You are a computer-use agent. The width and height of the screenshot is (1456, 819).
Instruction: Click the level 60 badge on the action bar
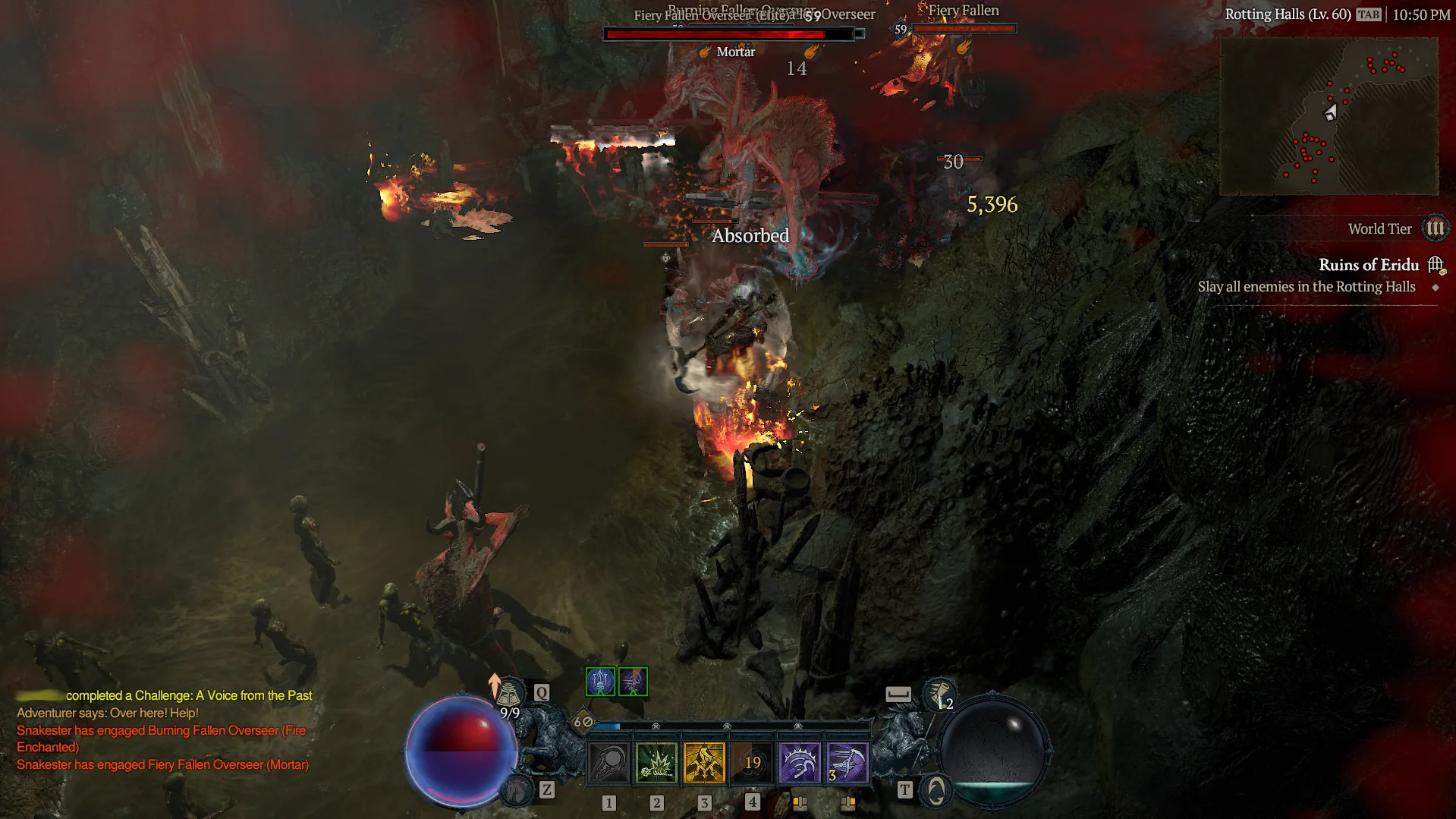(583, 722)
